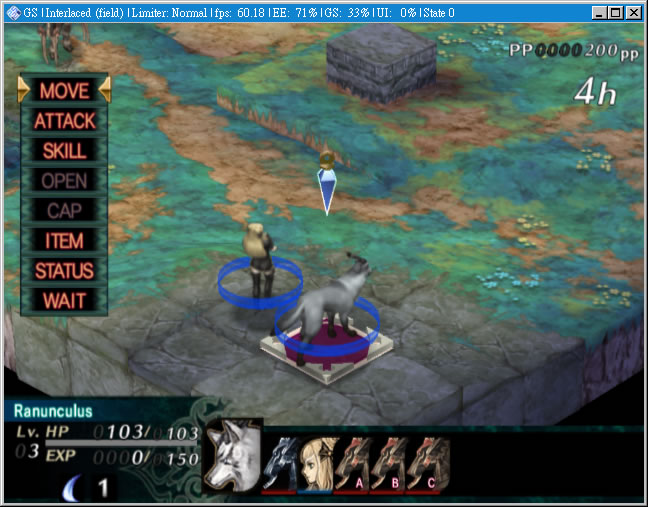Select the greyed-out OPEN command
Viewport: 648px width, 507px height.
(64, 181)
